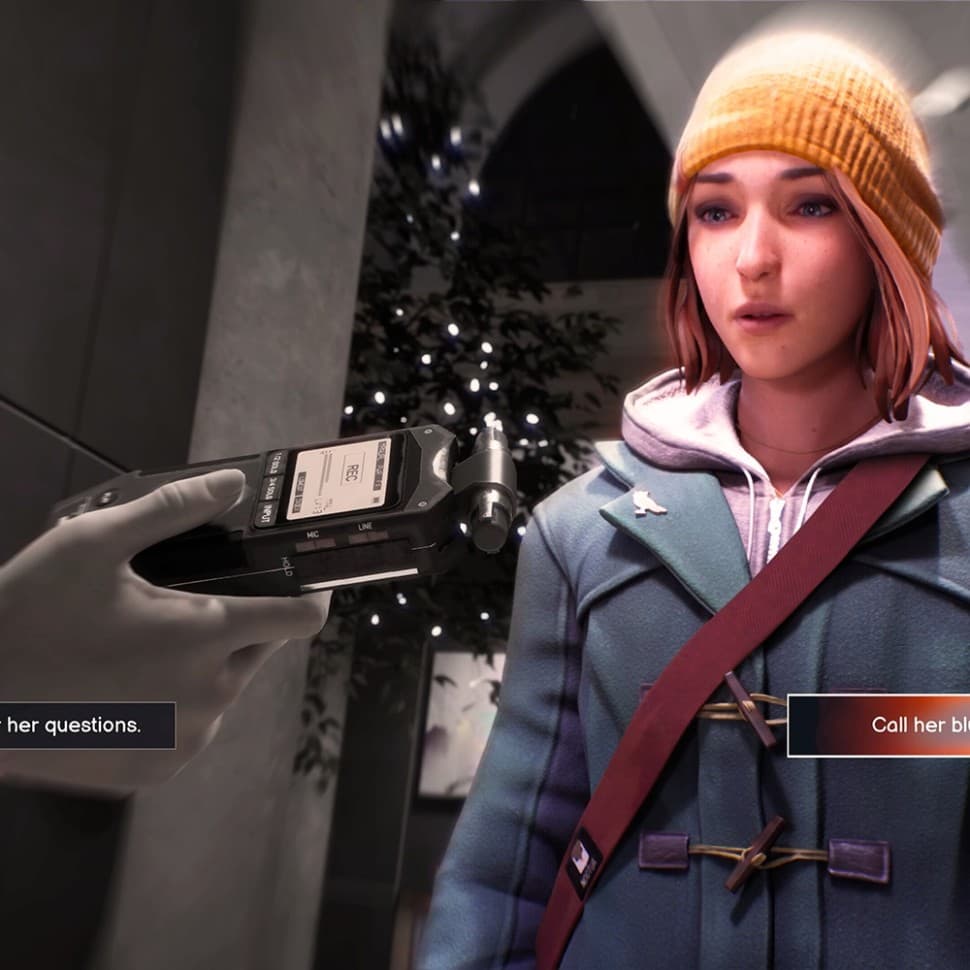Image resolution: width=970 pixels, height=970 pixels.
Task: Choose the 'her questions' dialogue option
Action: point(80,726)
